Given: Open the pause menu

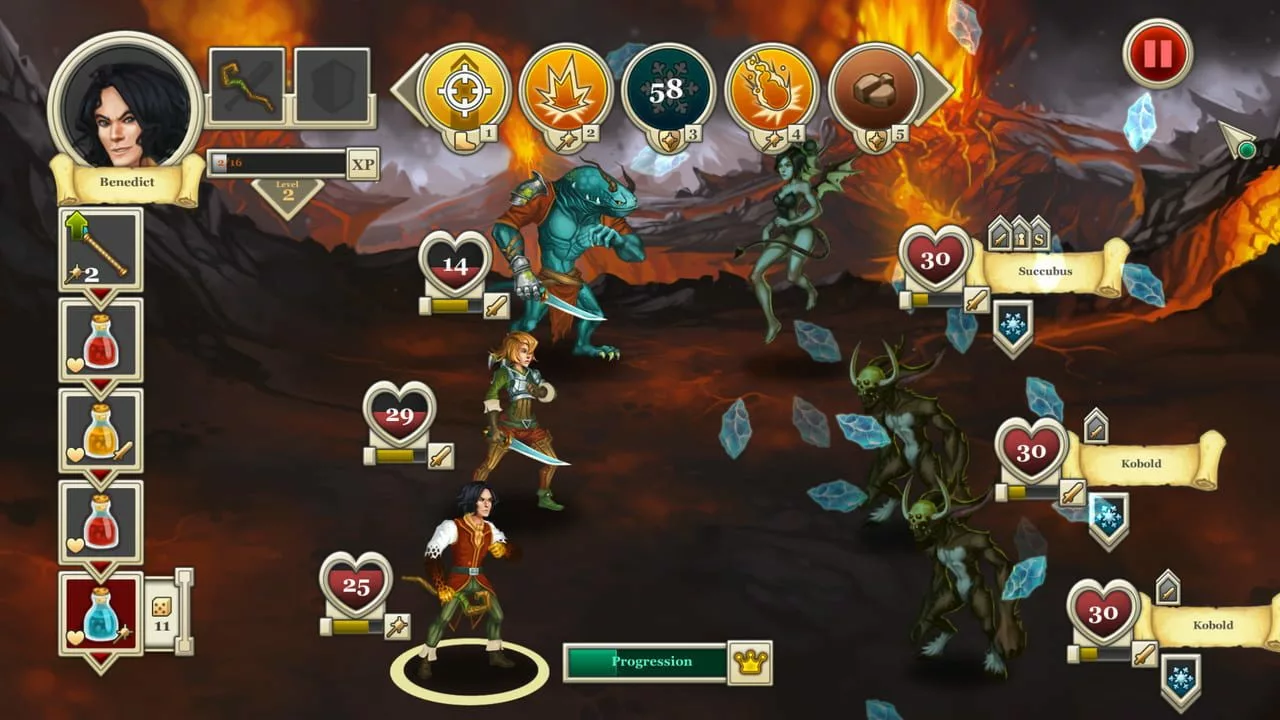Looking at the screenshot, I should [1156, 56].
